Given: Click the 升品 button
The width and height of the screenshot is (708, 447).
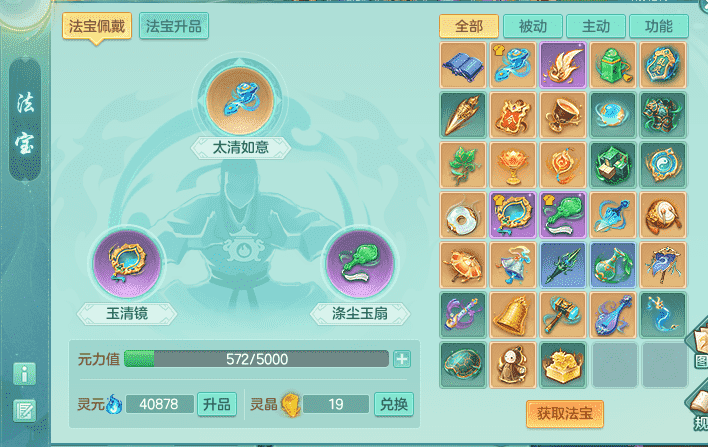Looking at the screenshot, I should point(217,404).
